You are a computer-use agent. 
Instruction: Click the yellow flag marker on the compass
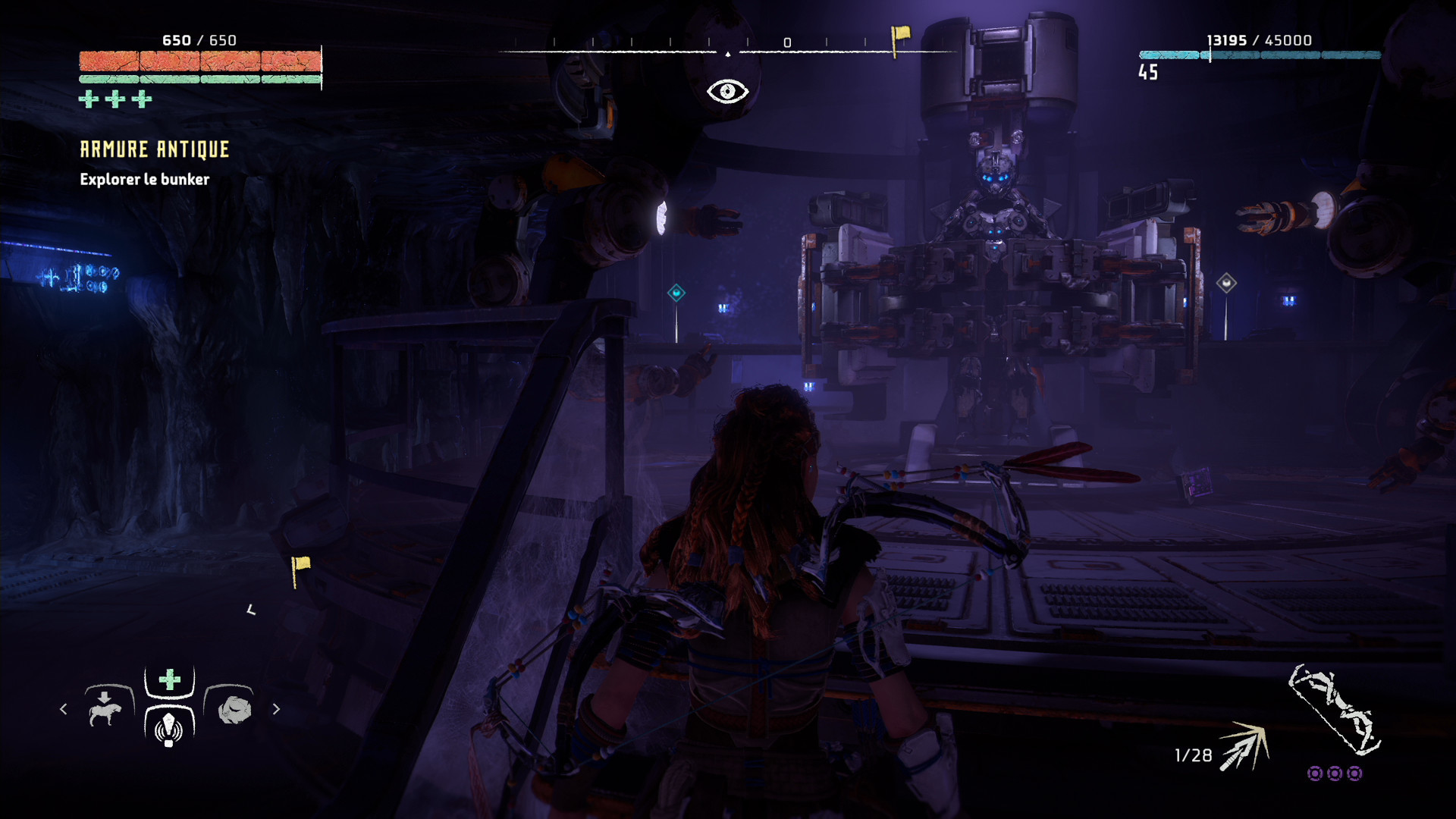(x=898, y=34)
